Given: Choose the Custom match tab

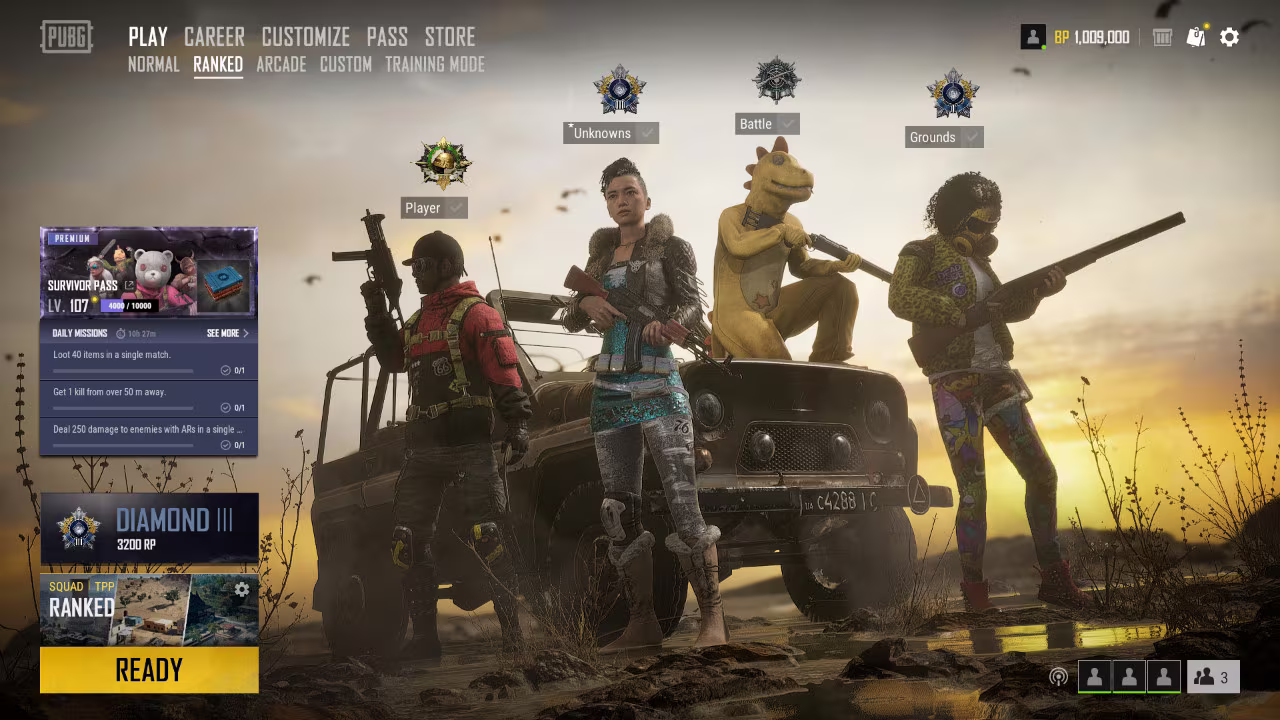Looking at the screenshot, I should coord(346,65).
